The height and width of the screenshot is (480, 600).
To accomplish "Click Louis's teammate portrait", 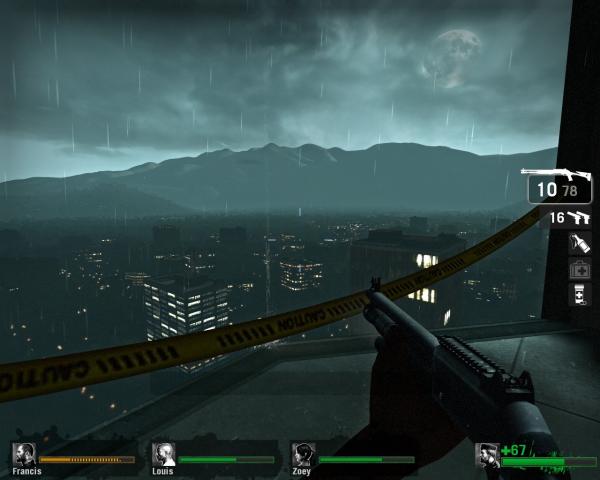I will point(163,453).
